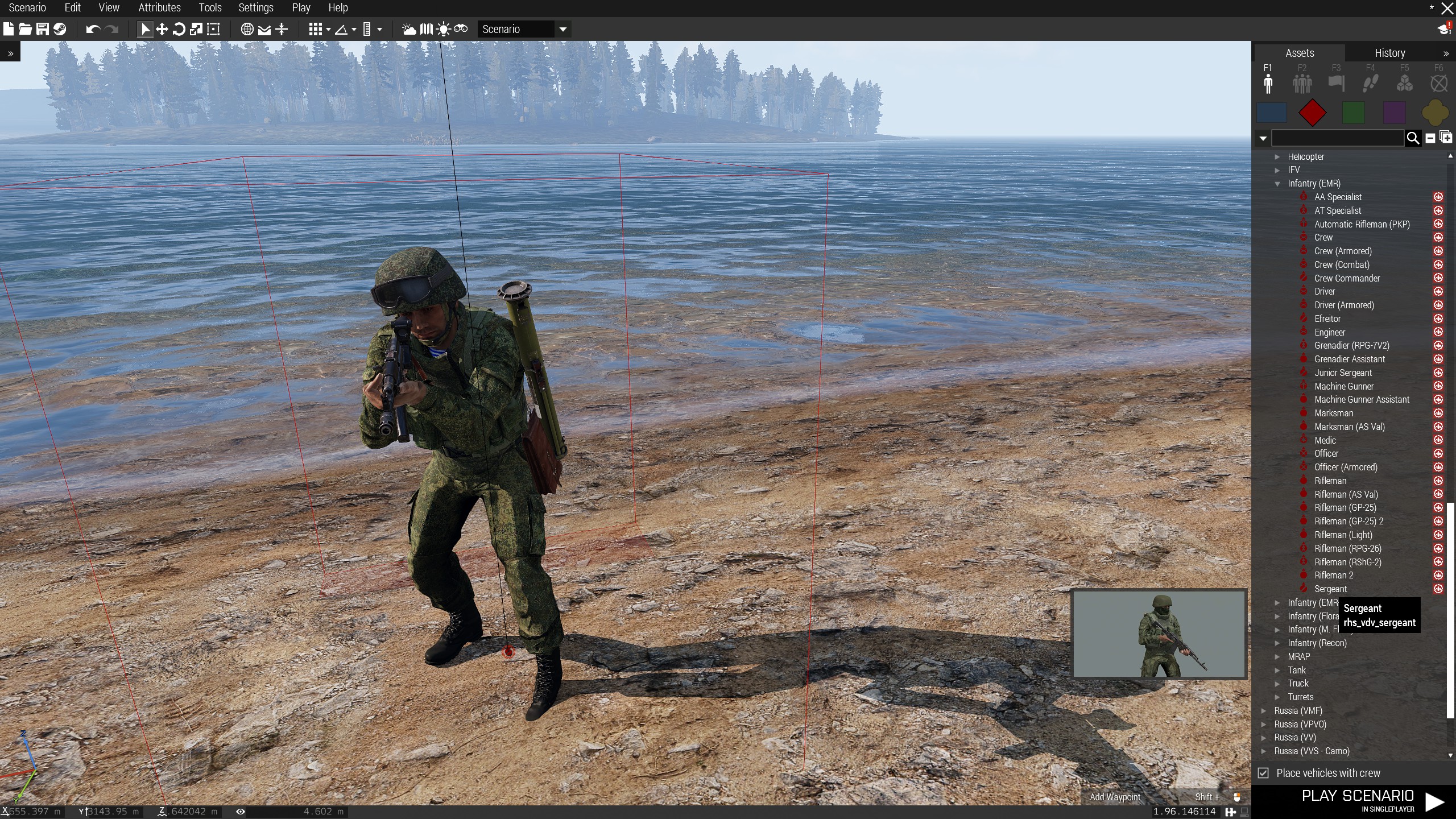Close the editor with the X button

[x=1447, y=8]
